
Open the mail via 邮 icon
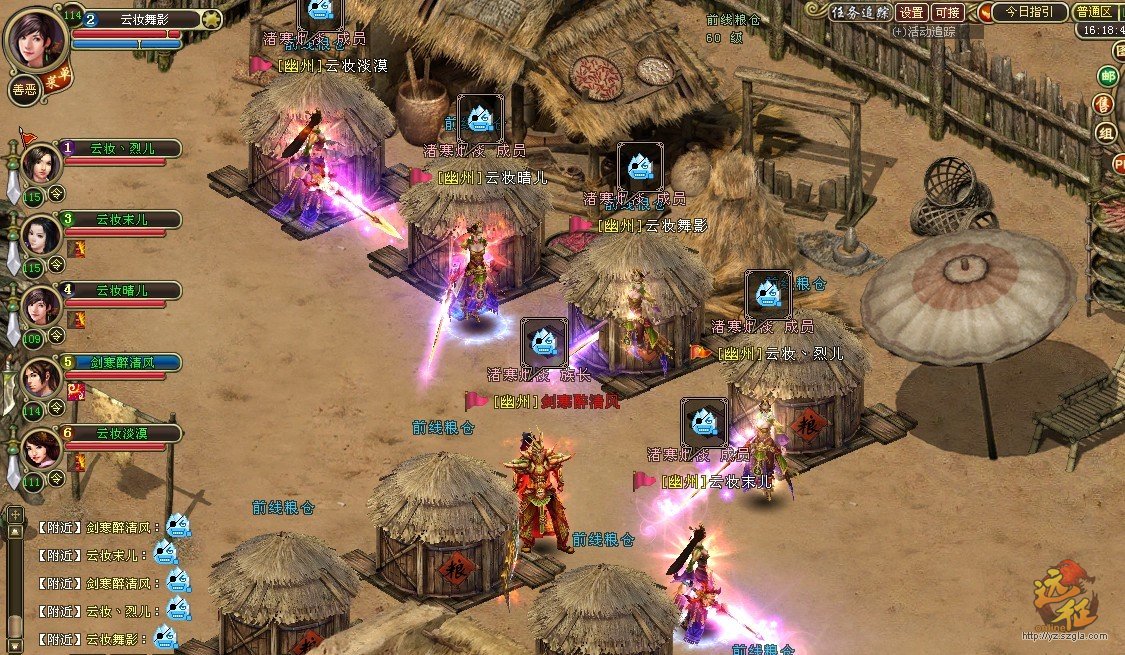pos(1107,76)
